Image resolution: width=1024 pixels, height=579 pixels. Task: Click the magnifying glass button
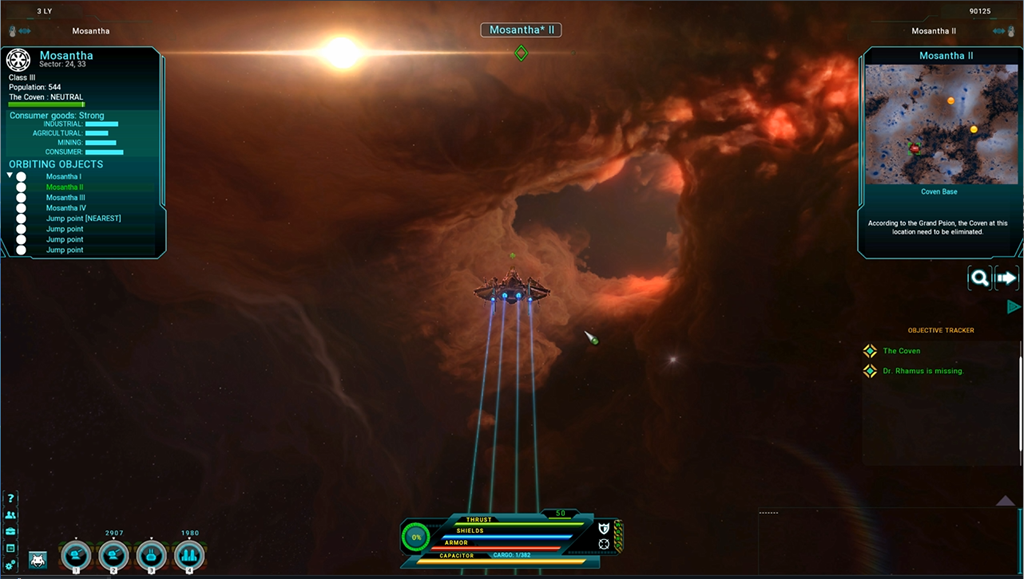pyautogui.click(x=979, y=278)
